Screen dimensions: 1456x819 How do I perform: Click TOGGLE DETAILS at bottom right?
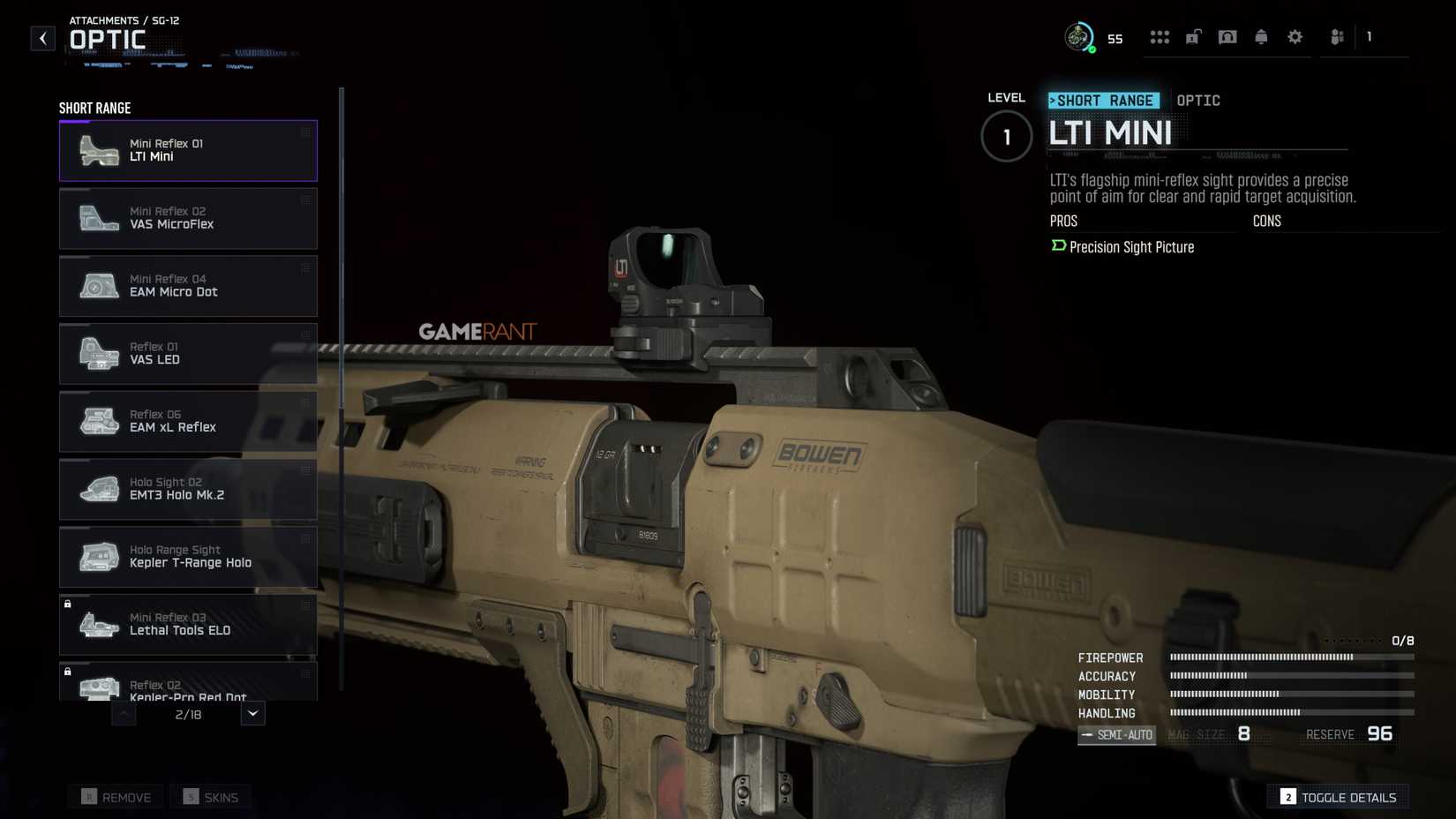[x=1338, y=796]
